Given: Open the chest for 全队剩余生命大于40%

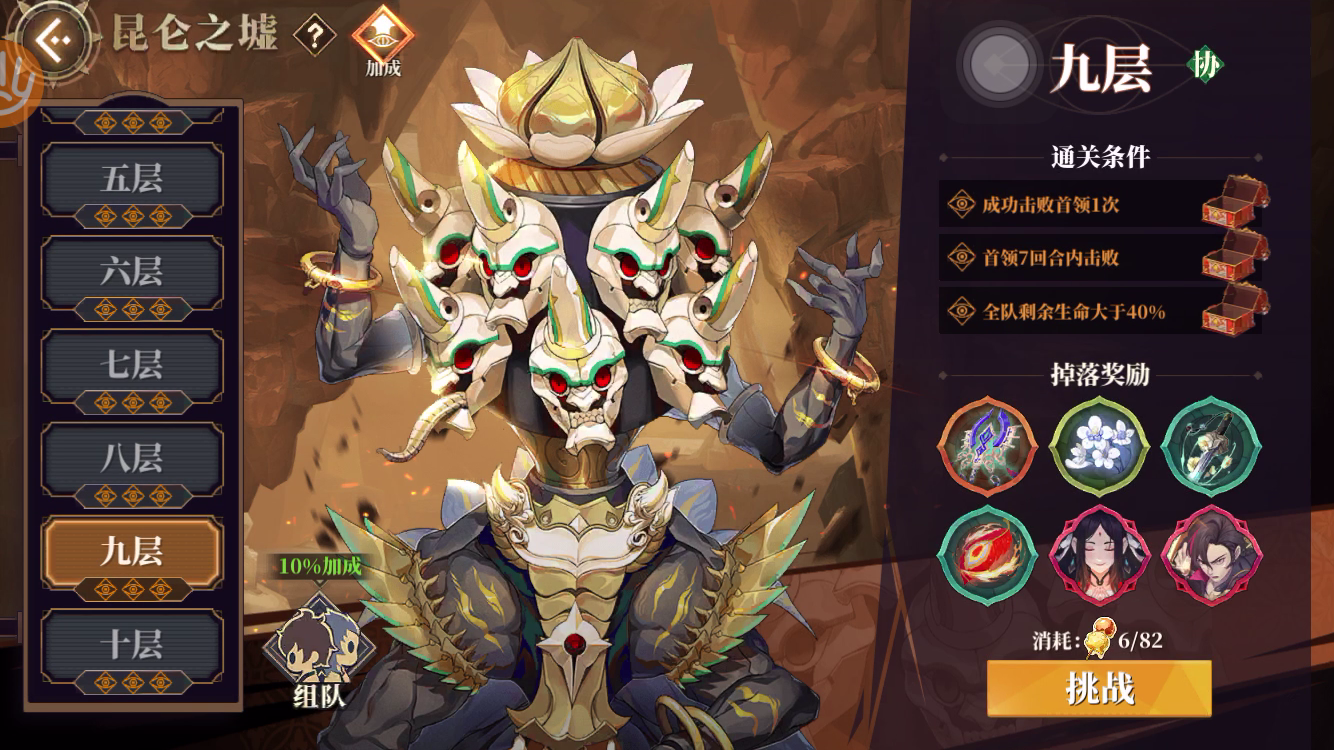Looking at the screenshot, I should click(x=1232, y=311).
